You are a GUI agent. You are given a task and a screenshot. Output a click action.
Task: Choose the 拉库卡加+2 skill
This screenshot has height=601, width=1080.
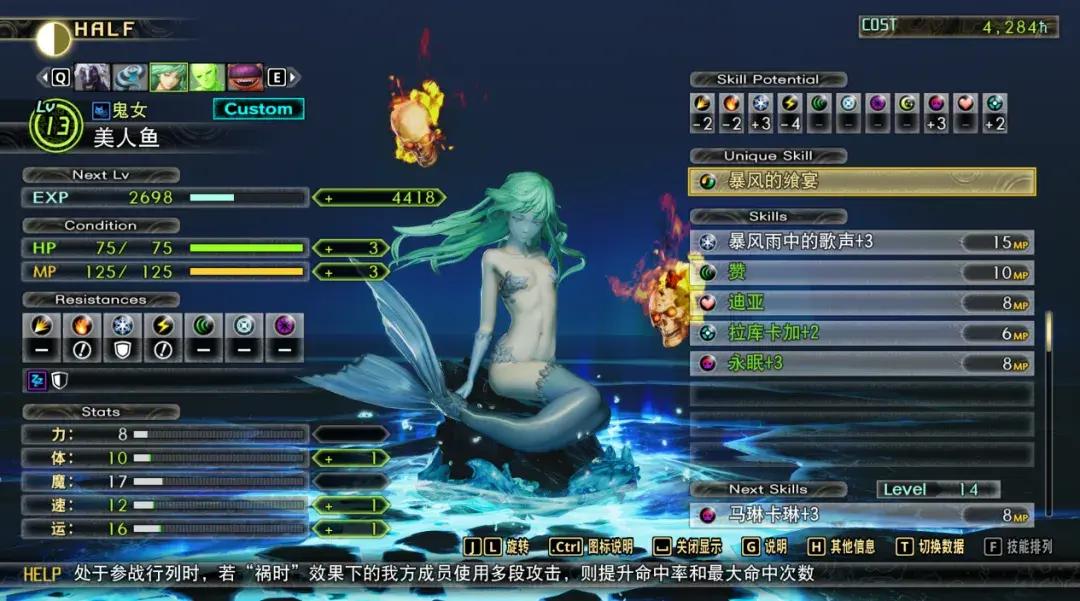tap(862, 333)
